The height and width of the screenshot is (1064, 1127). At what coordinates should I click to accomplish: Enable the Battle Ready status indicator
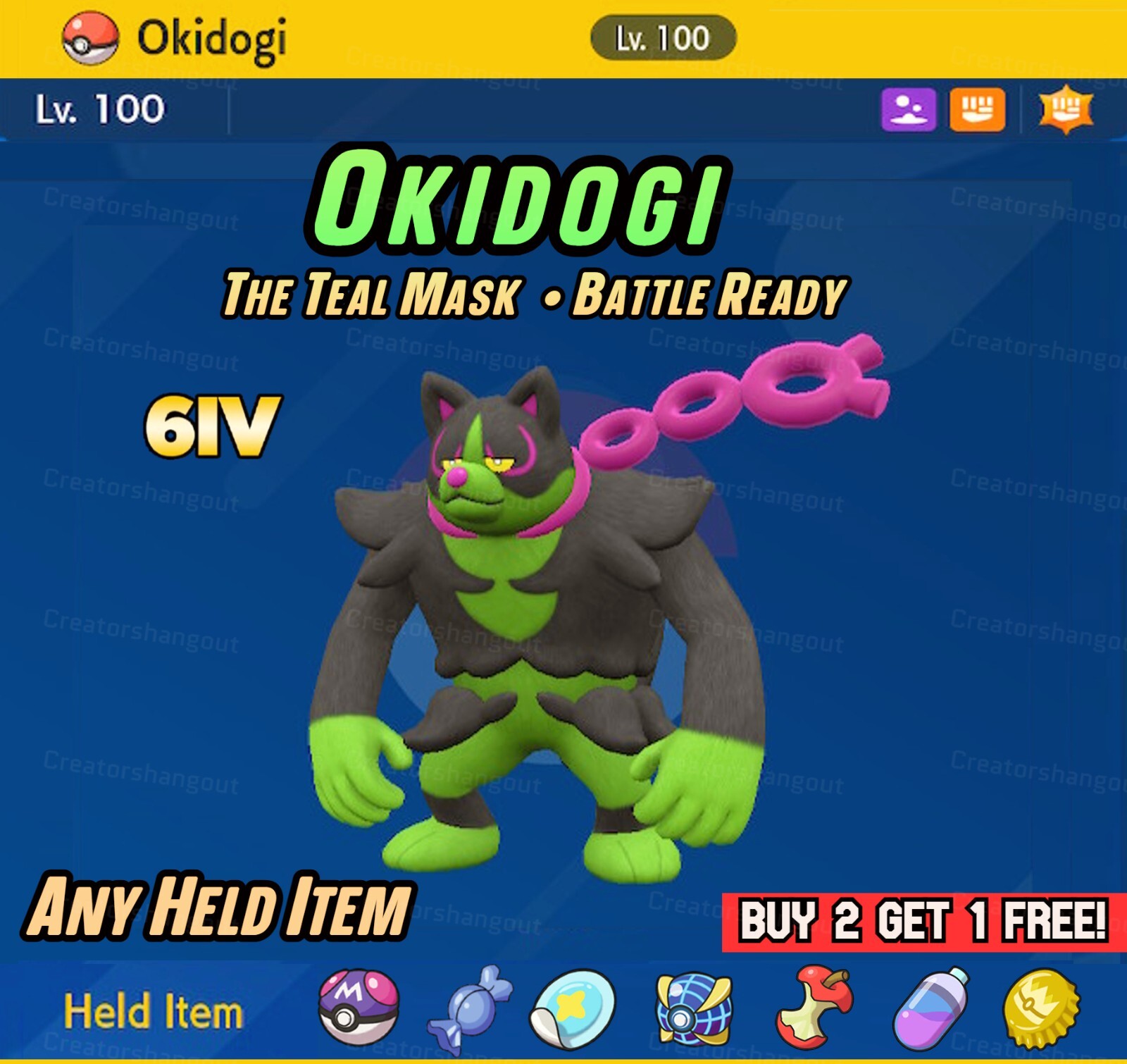tap(712, 289)
